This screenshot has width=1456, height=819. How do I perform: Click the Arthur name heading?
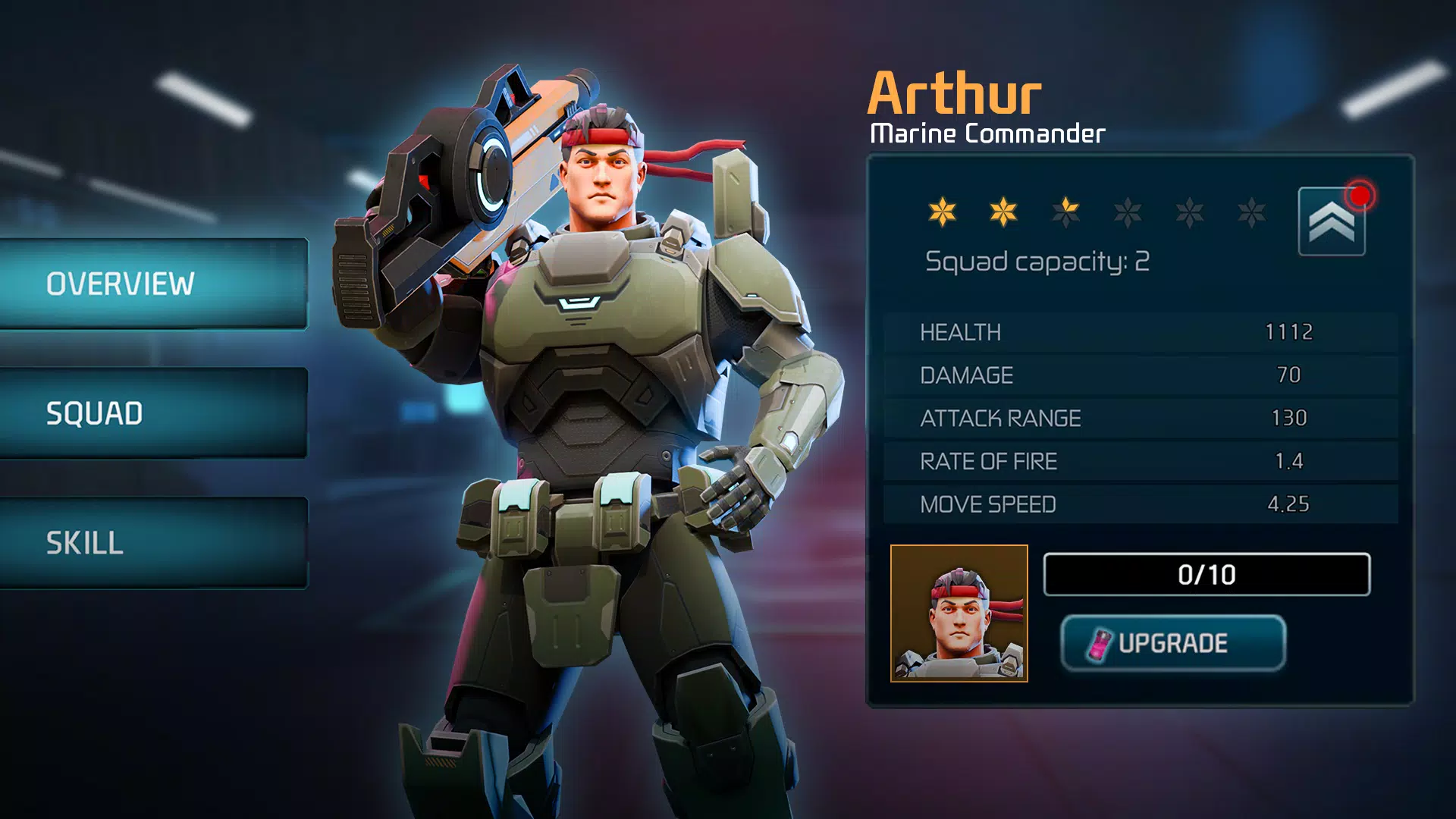point(956,93)
